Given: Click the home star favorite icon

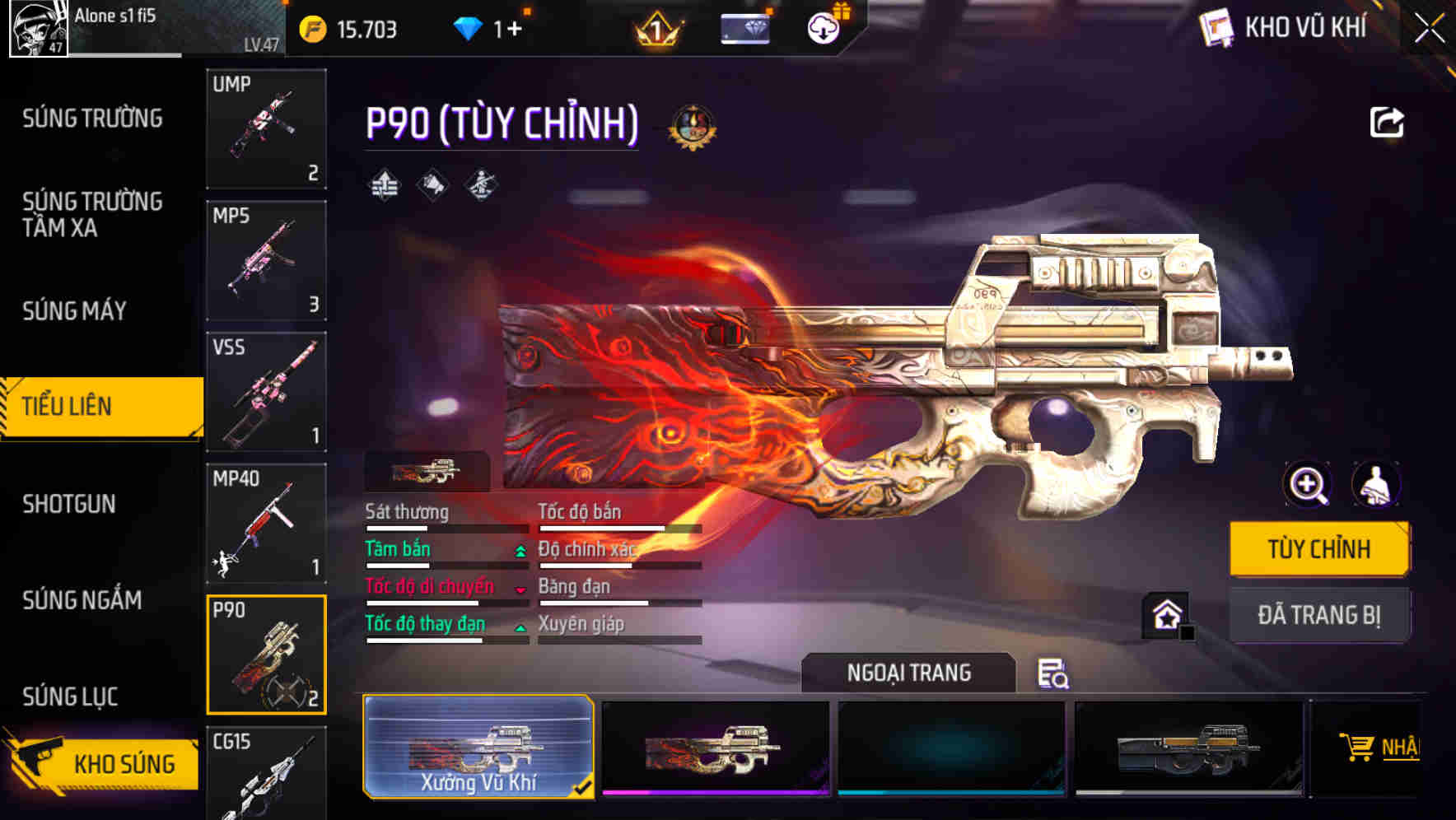Looking at the screenshot, I should (1166, 614).
